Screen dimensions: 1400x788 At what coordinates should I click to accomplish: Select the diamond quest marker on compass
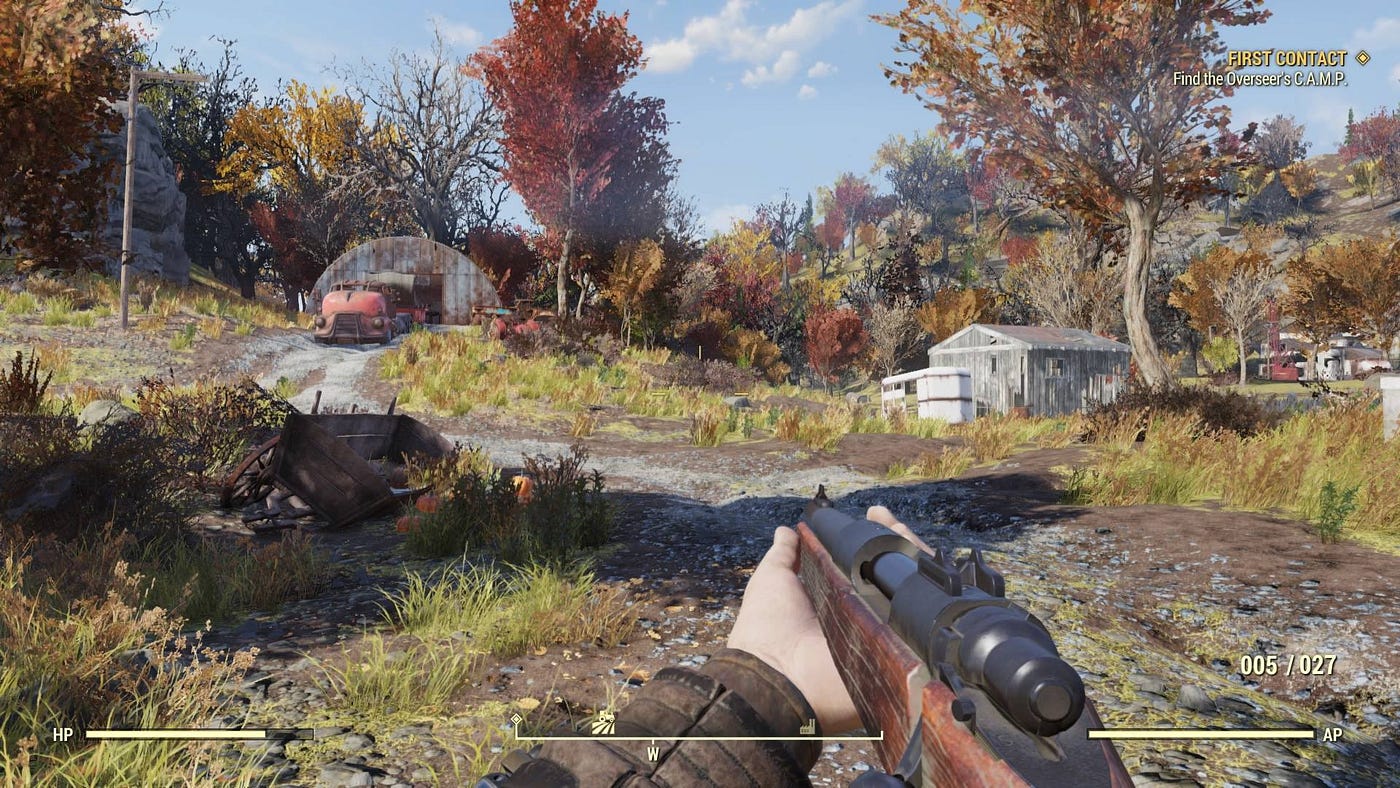pos(516,718)
